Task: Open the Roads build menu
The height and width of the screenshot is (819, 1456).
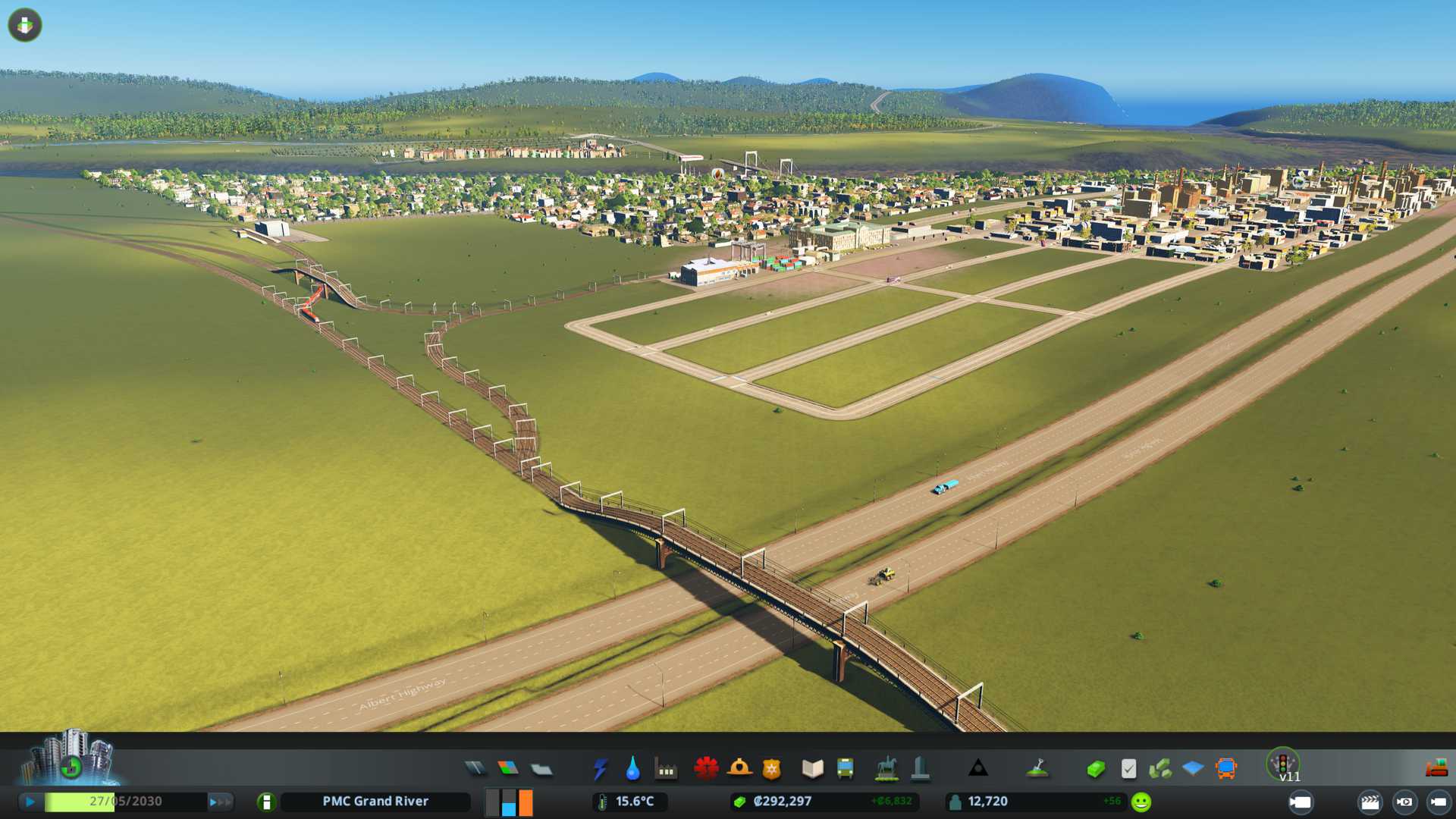Action: pos(475,769)
